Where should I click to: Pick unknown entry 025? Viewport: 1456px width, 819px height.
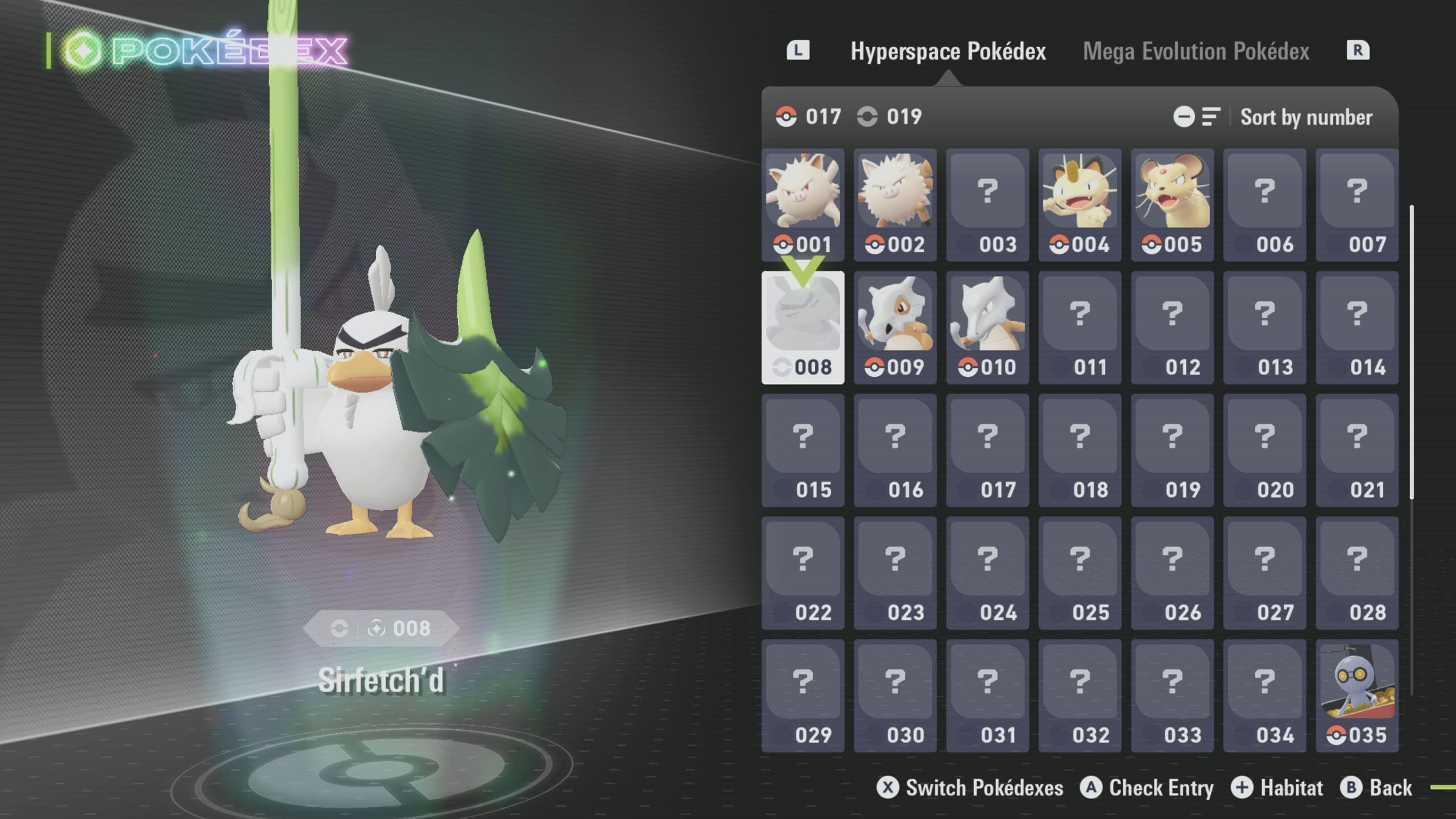pos(1079,573)
